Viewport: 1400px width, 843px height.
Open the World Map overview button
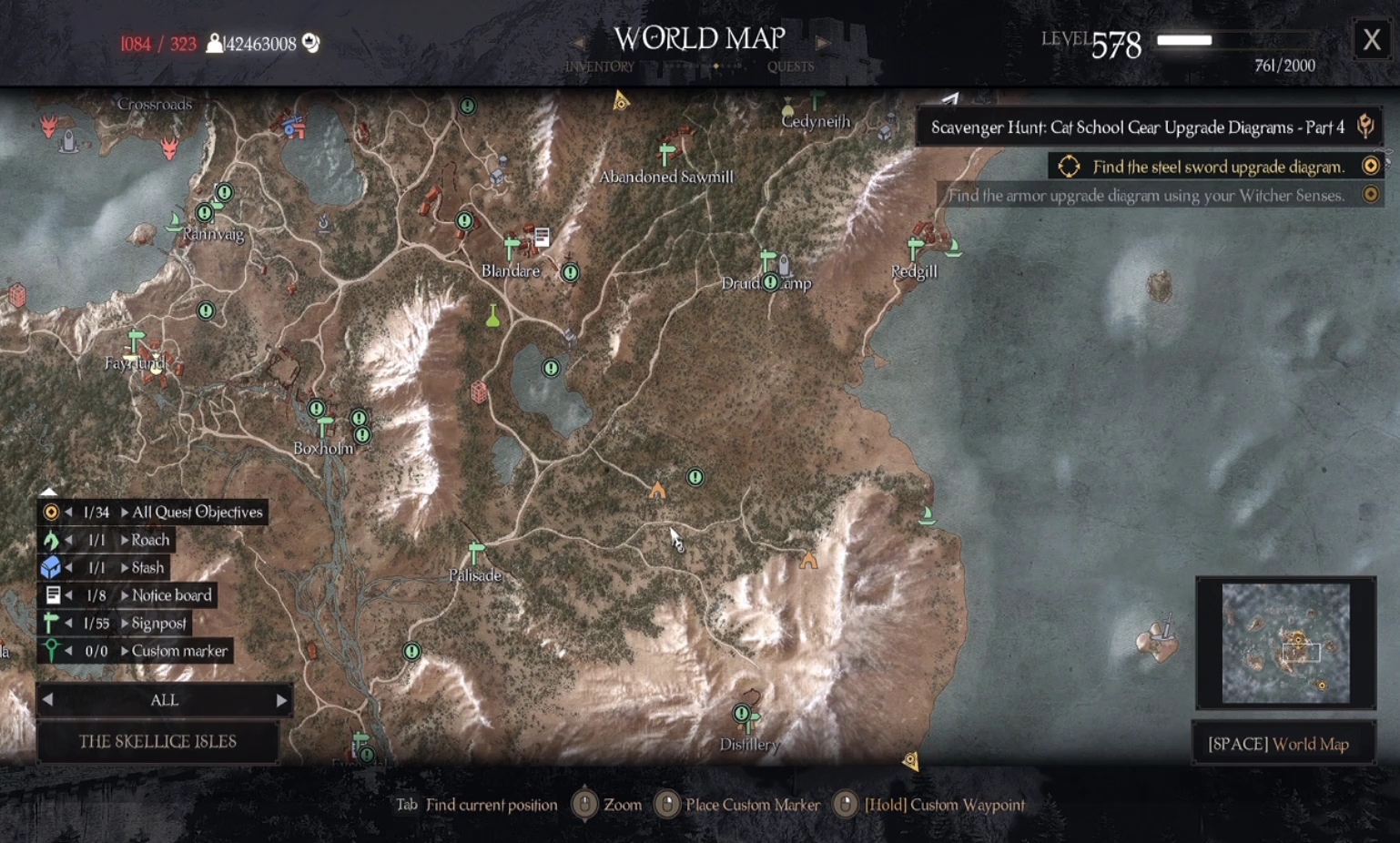[x=1283, y=744]
